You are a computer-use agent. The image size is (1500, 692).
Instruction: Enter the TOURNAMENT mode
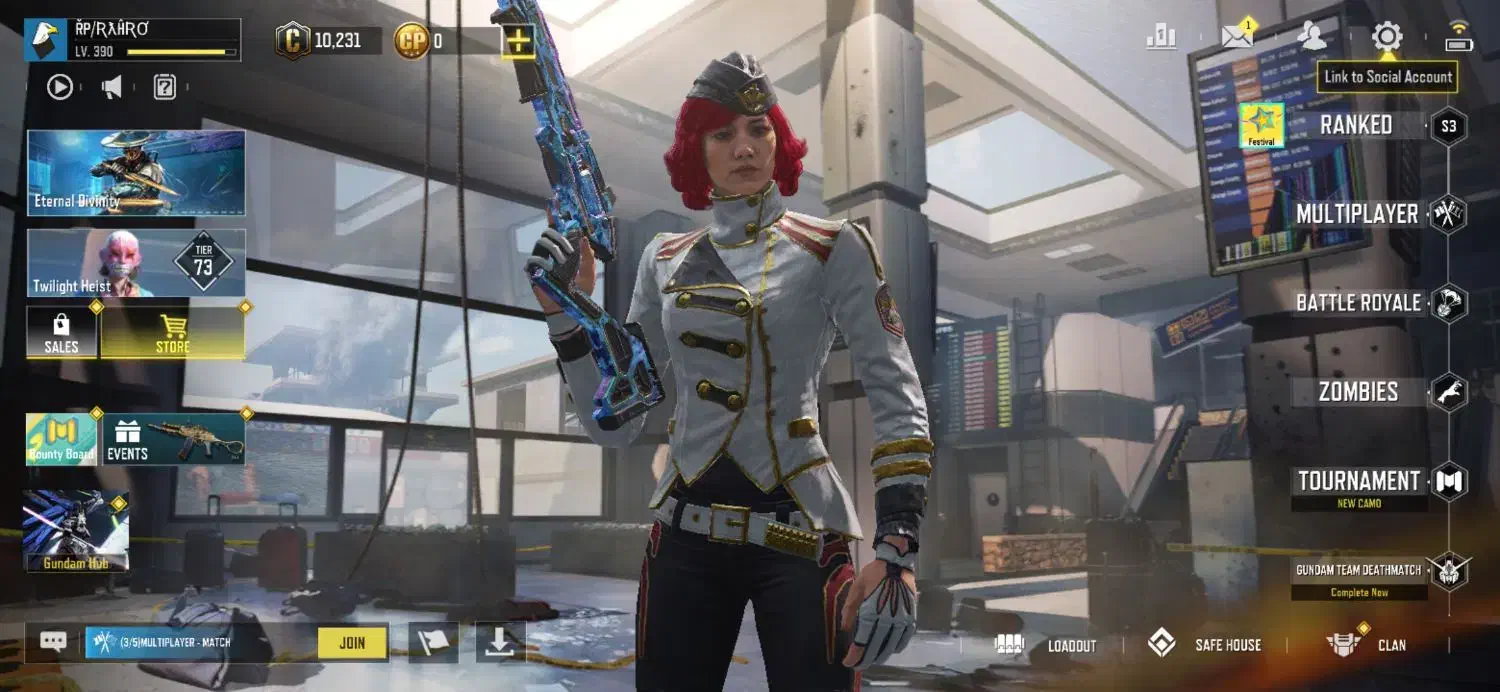point(1359,481)
